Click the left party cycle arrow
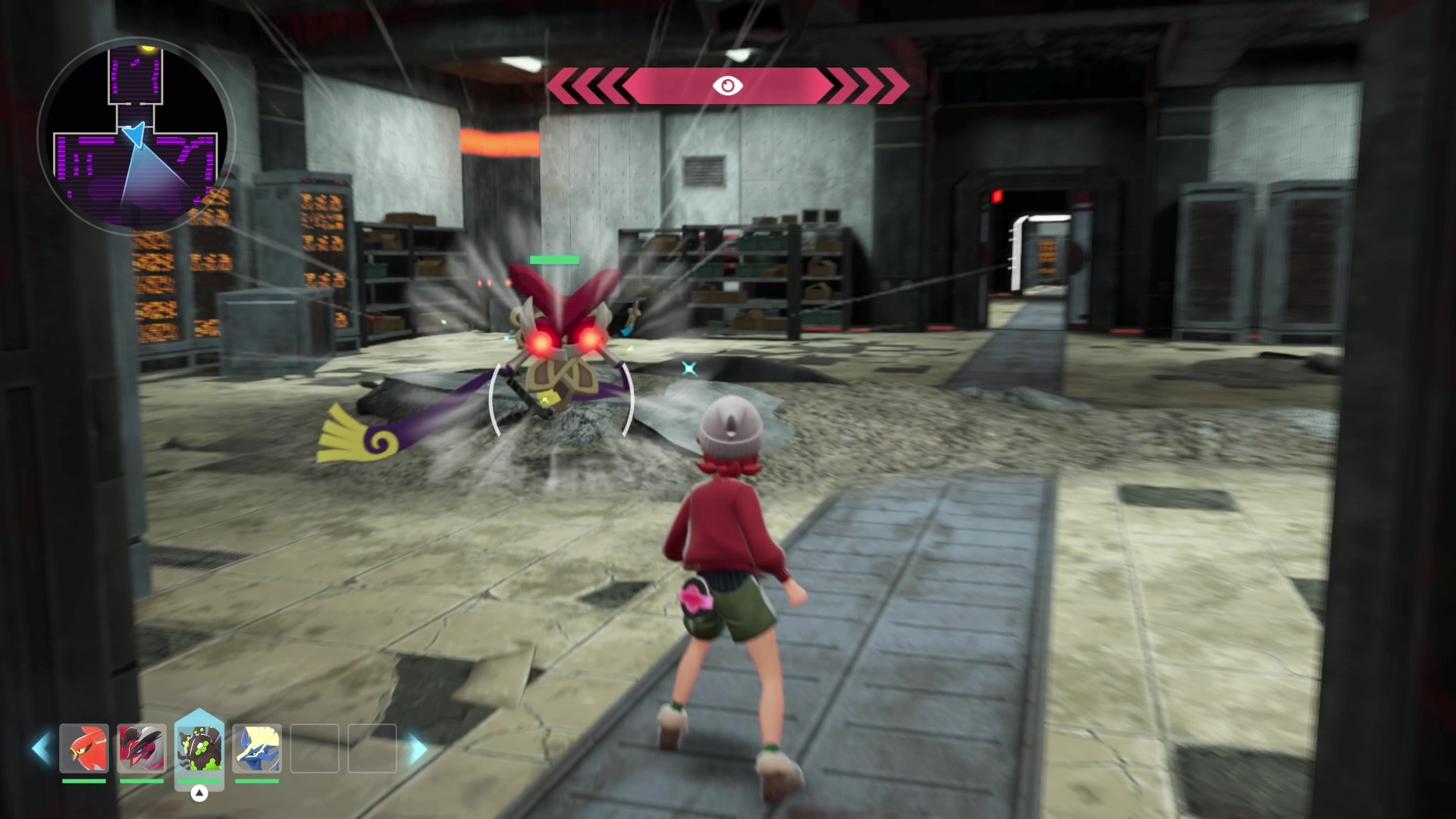The image size is (1456, 819). (x=40, y=749)
